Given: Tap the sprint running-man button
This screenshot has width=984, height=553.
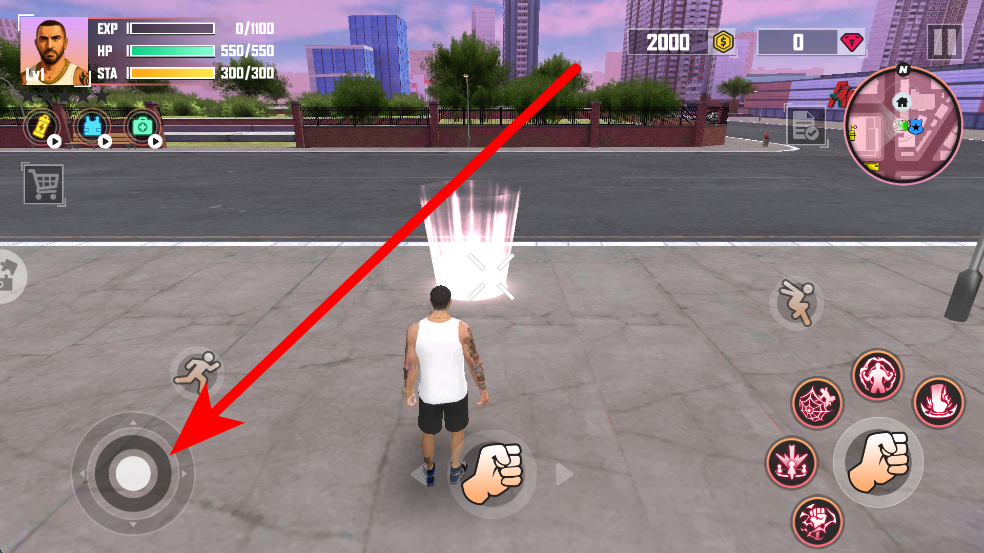Looking at the screenshot, I should tap(196, 372).
